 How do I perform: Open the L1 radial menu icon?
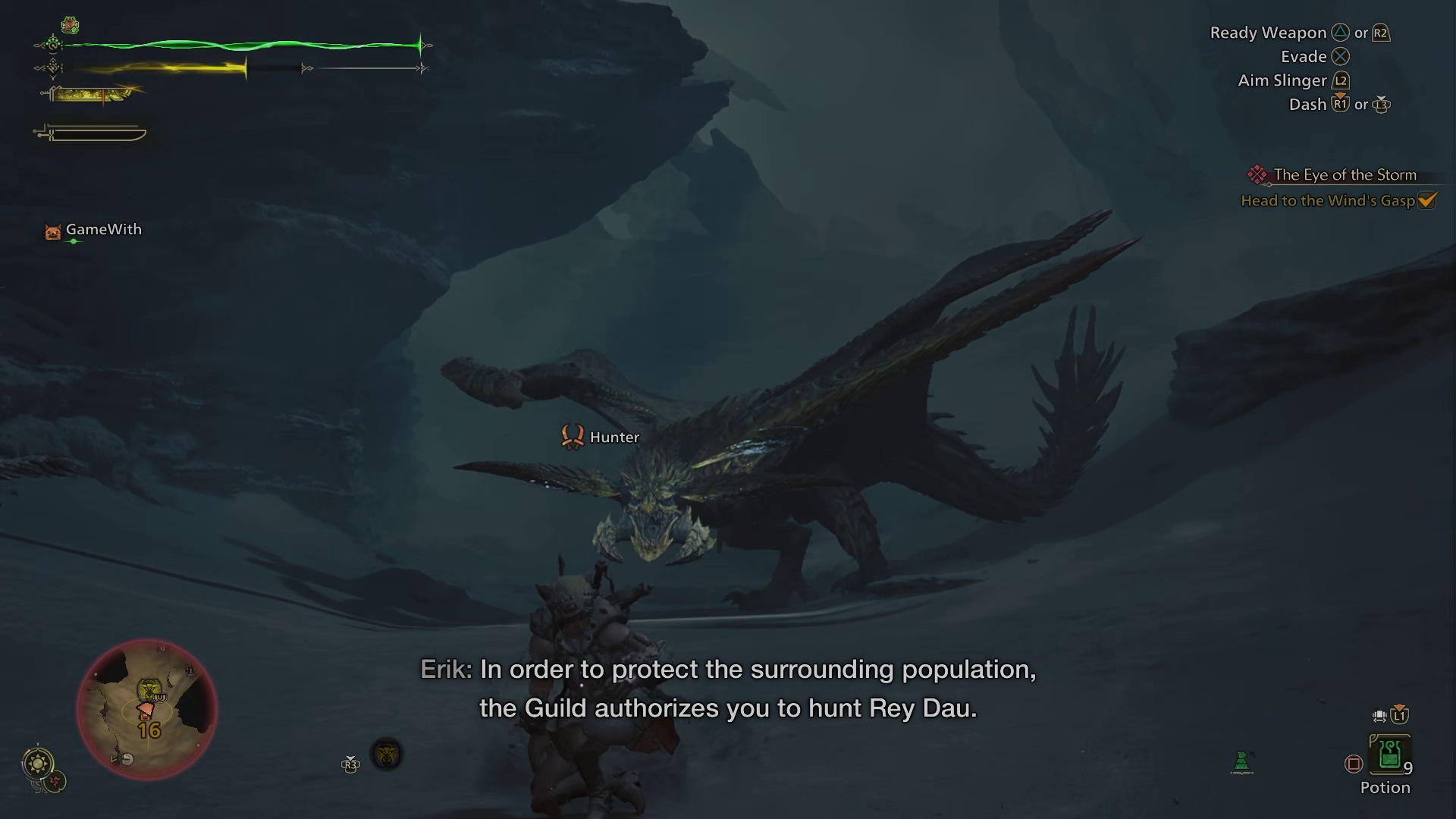(x=1399, y=716)
